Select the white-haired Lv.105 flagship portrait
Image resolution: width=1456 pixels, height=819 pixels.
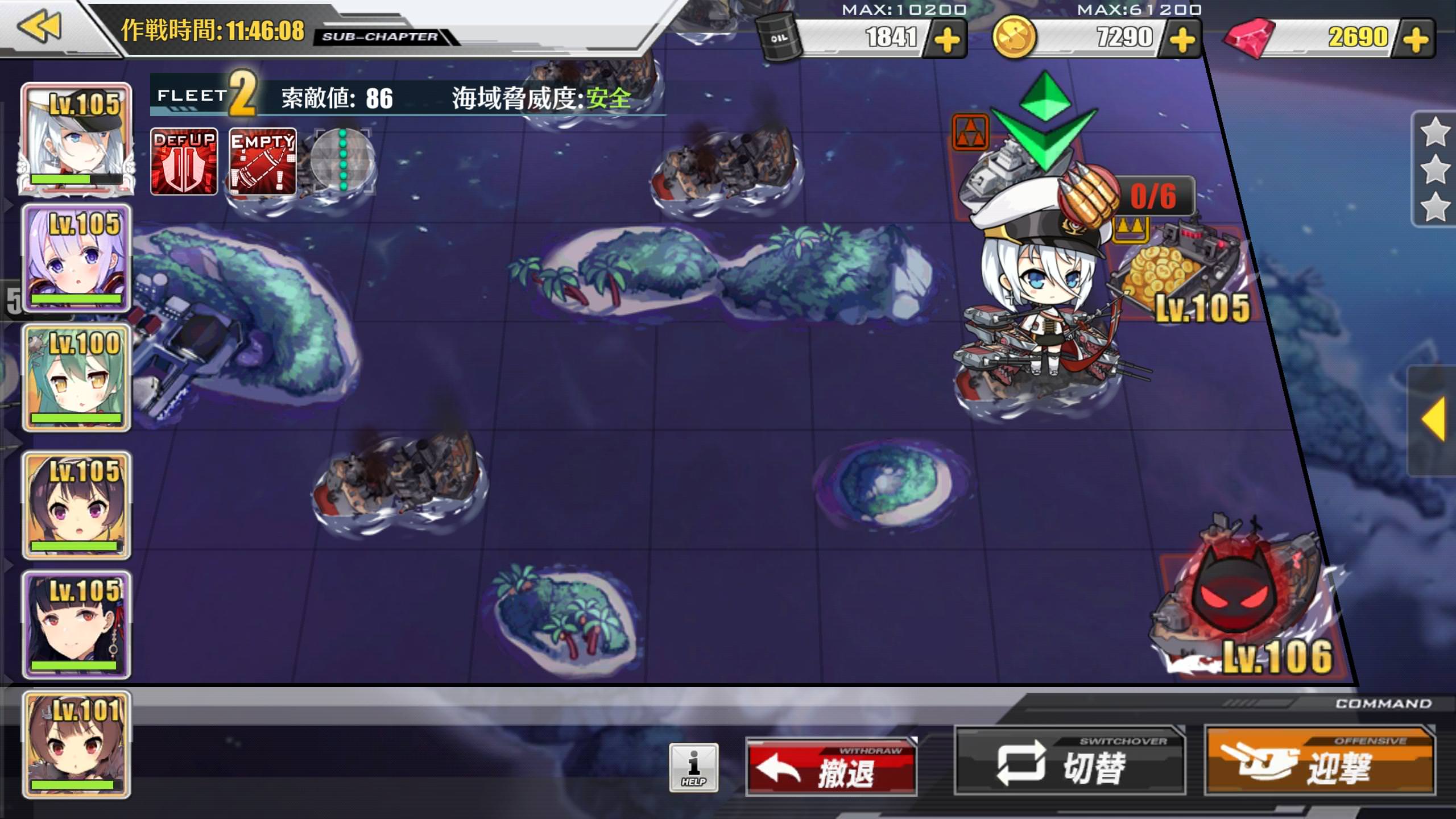(76, 139)
